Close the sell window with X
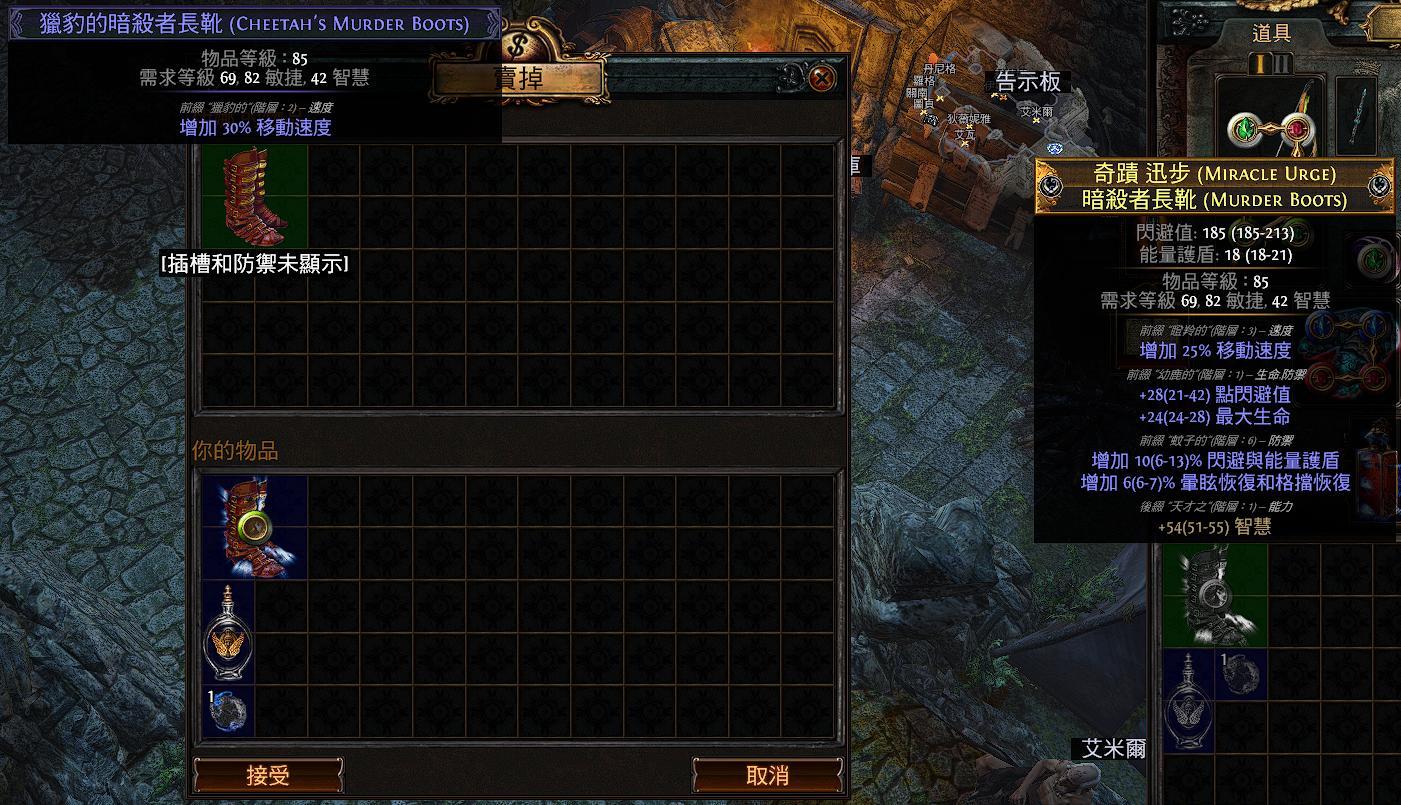The height and width of the screenshot is (805, 1401). coord(822,78)
